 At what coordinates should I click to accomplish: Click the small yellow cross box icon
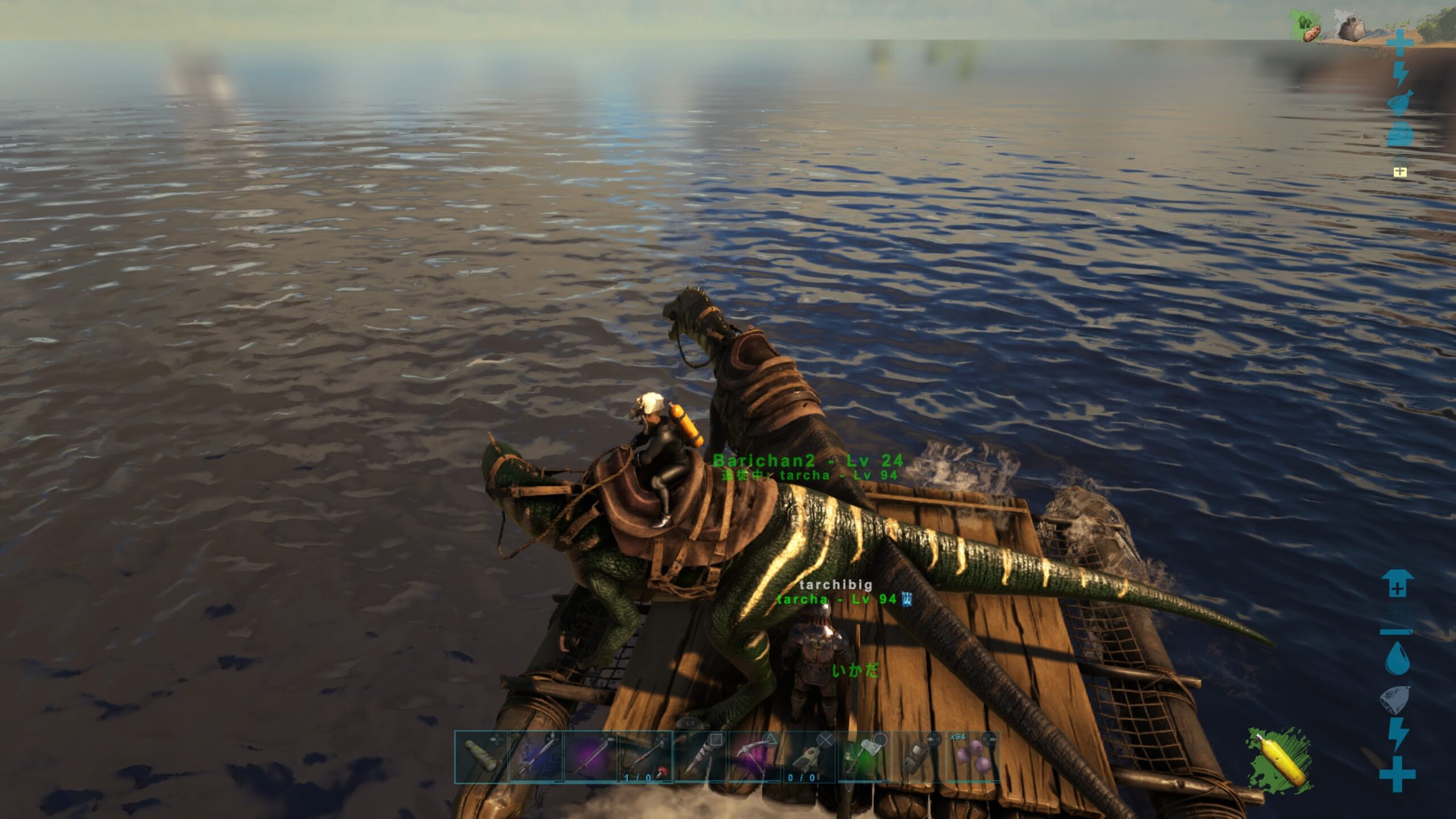[x=1400, y=172]
